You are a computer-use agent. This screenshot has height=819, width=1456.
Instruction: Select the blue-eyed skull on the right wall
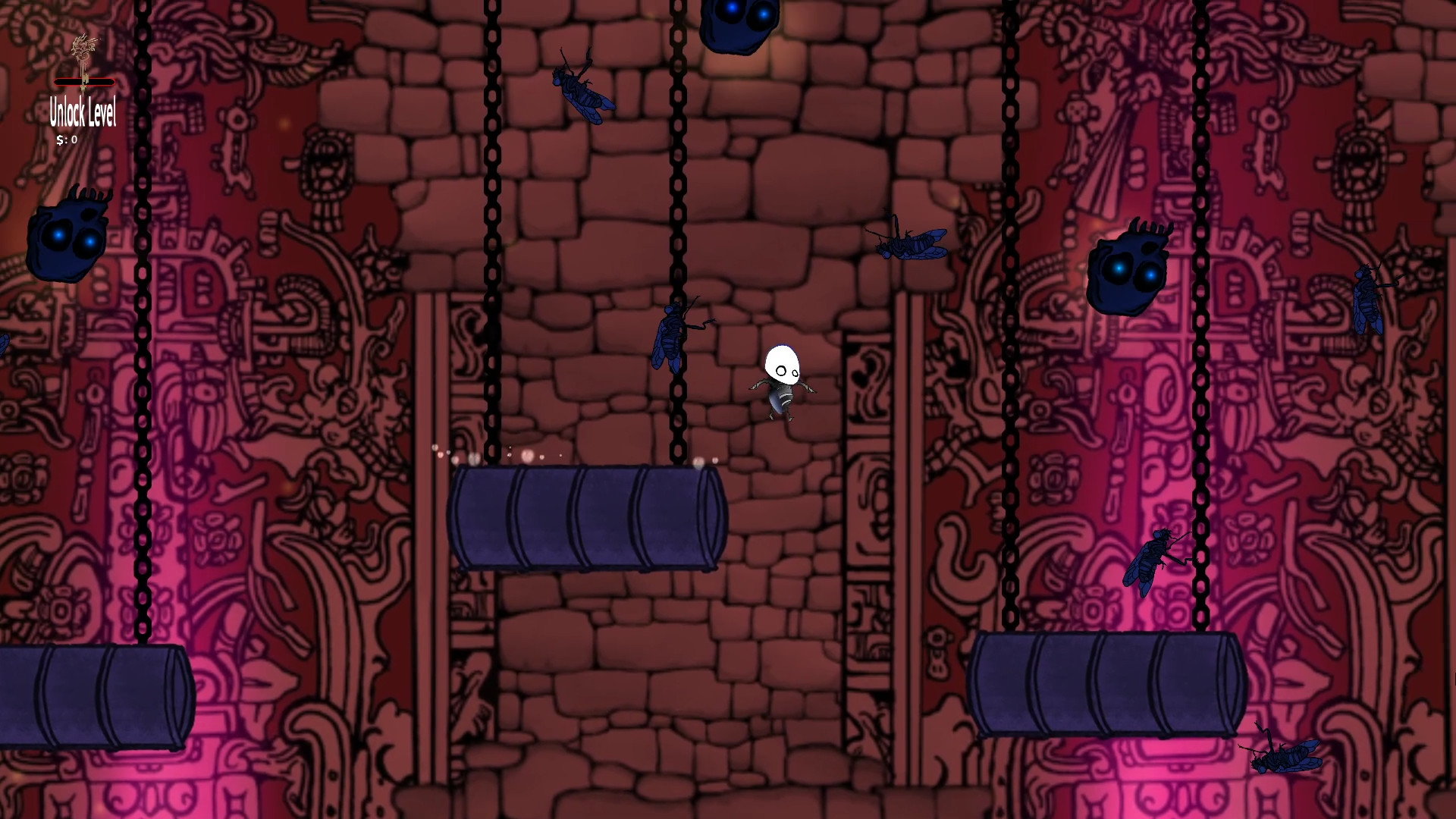point(1126,269)
